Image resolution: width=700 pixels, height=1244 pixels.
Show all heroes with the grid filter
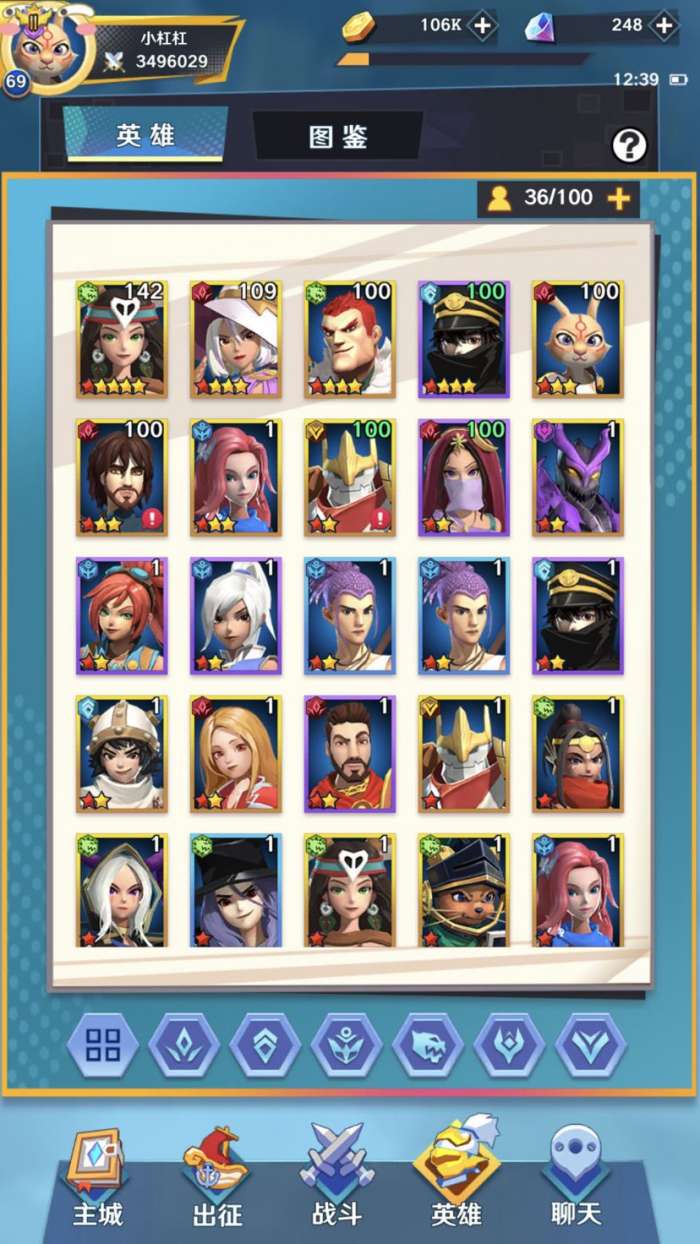coord(103,1045)
